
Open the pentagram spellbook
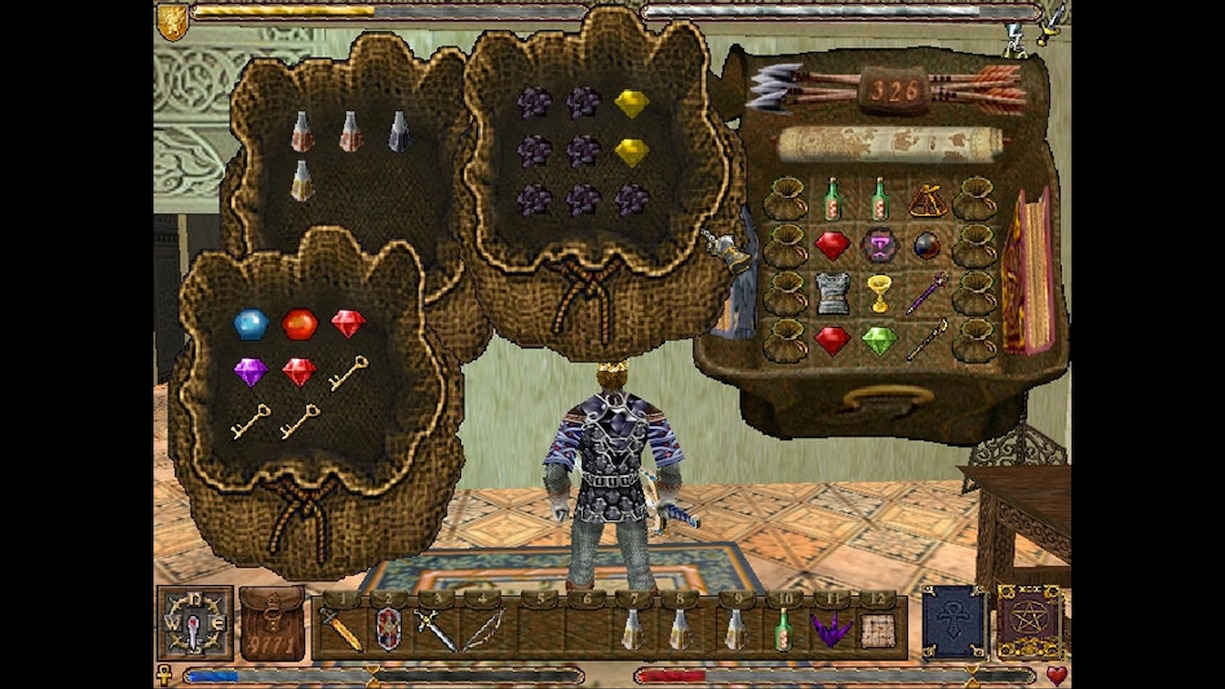(1030, 622)
